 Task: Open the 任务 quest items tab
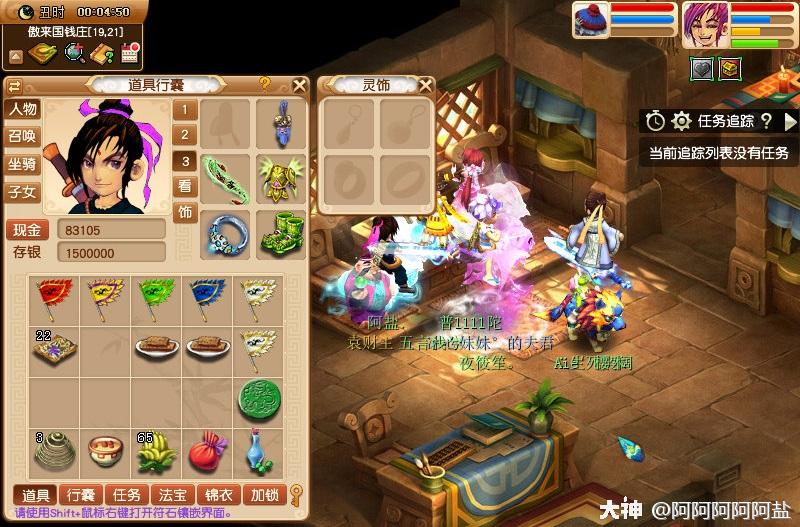pyautogui.click(x=127, y=494)
